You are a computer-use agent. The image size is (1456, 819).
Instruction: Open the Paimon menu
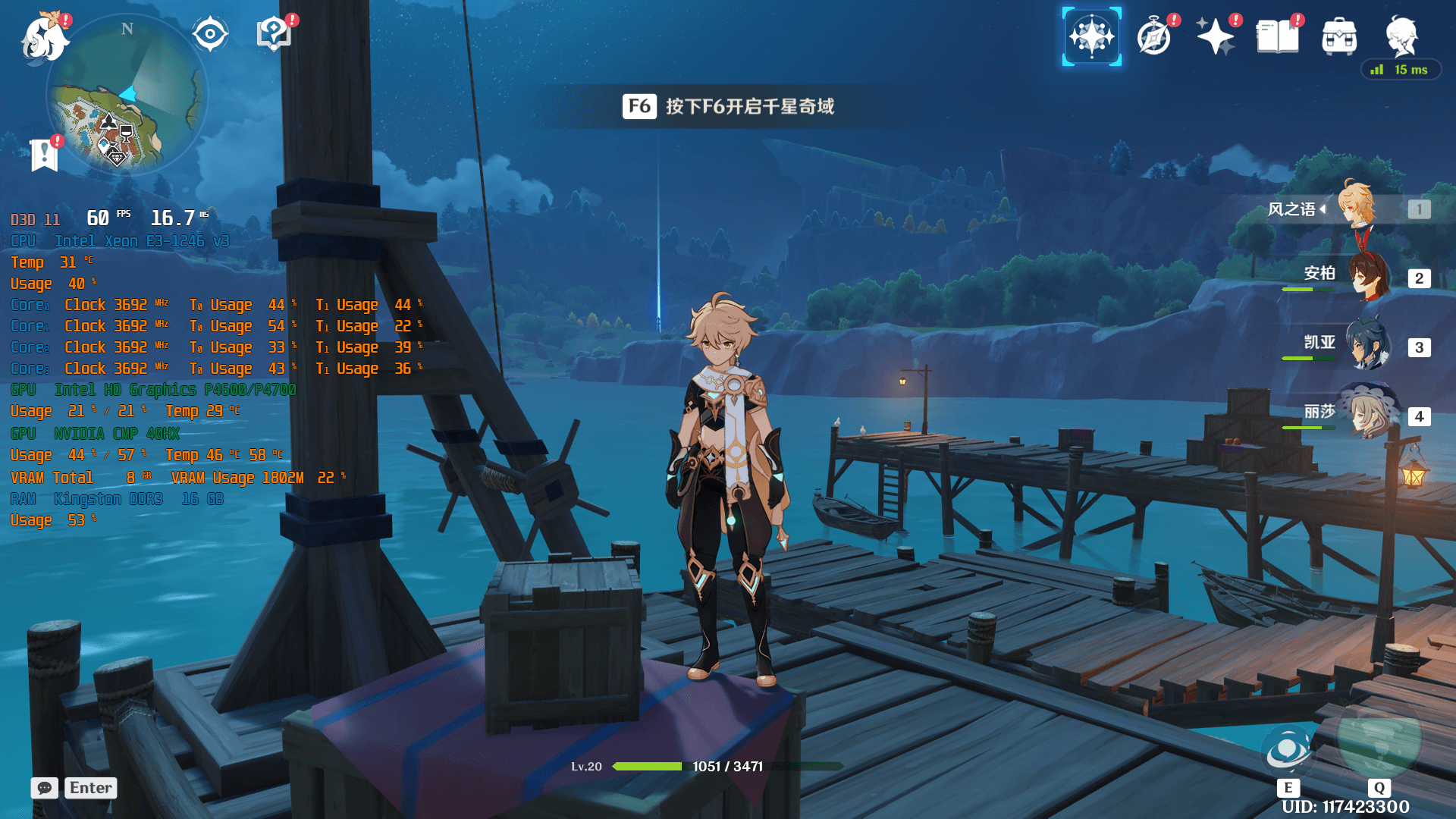tap(44, 38)
